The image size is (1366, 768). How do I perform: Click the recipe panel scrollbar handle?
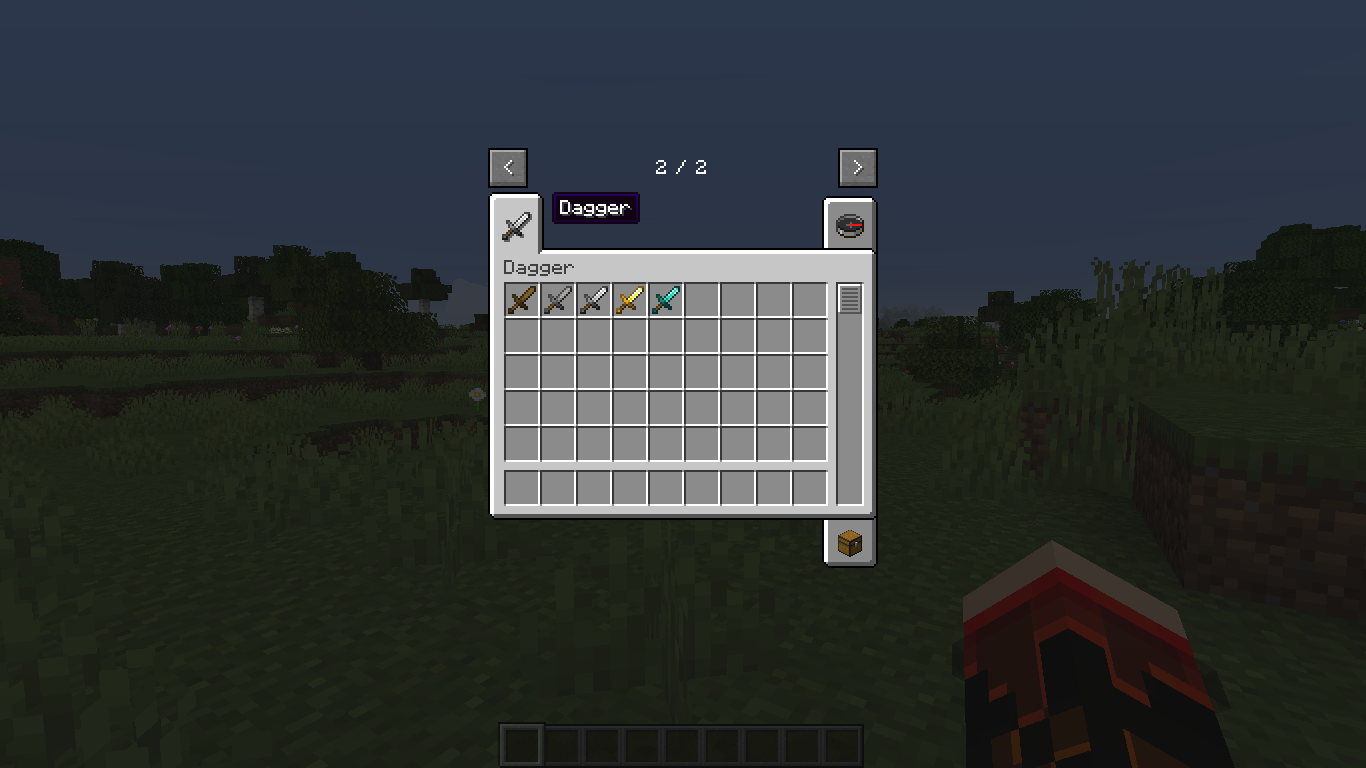(x=849, y=299)
